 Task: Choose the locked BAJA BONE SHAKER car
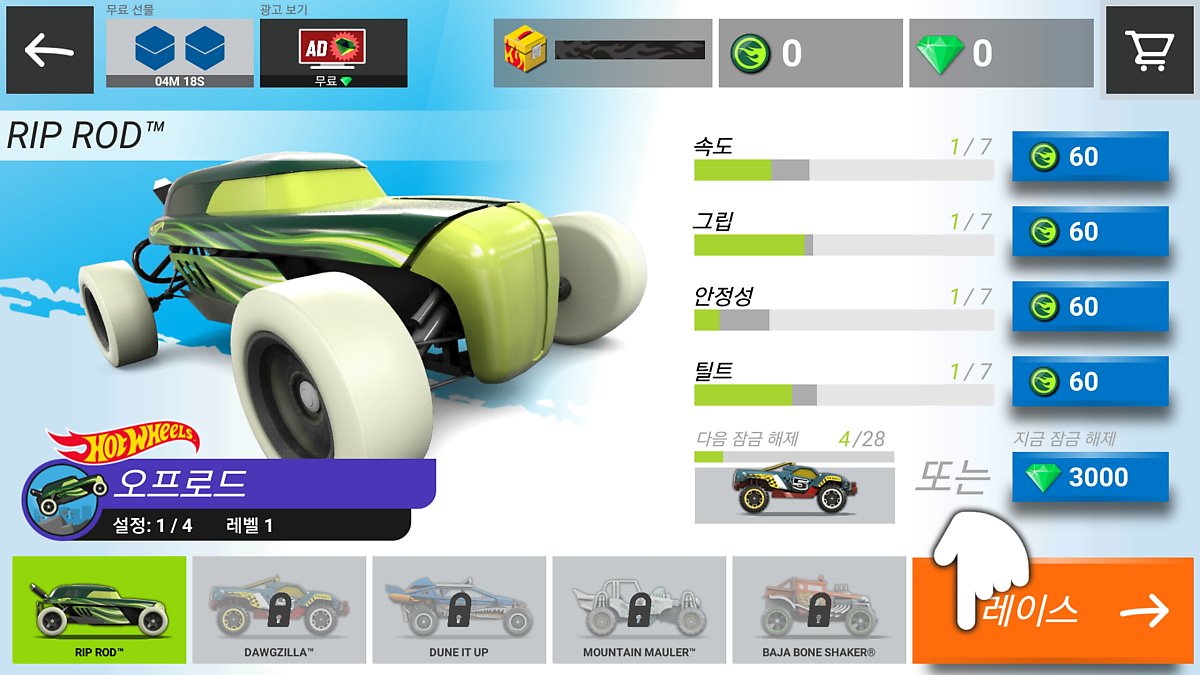point(820,610)
